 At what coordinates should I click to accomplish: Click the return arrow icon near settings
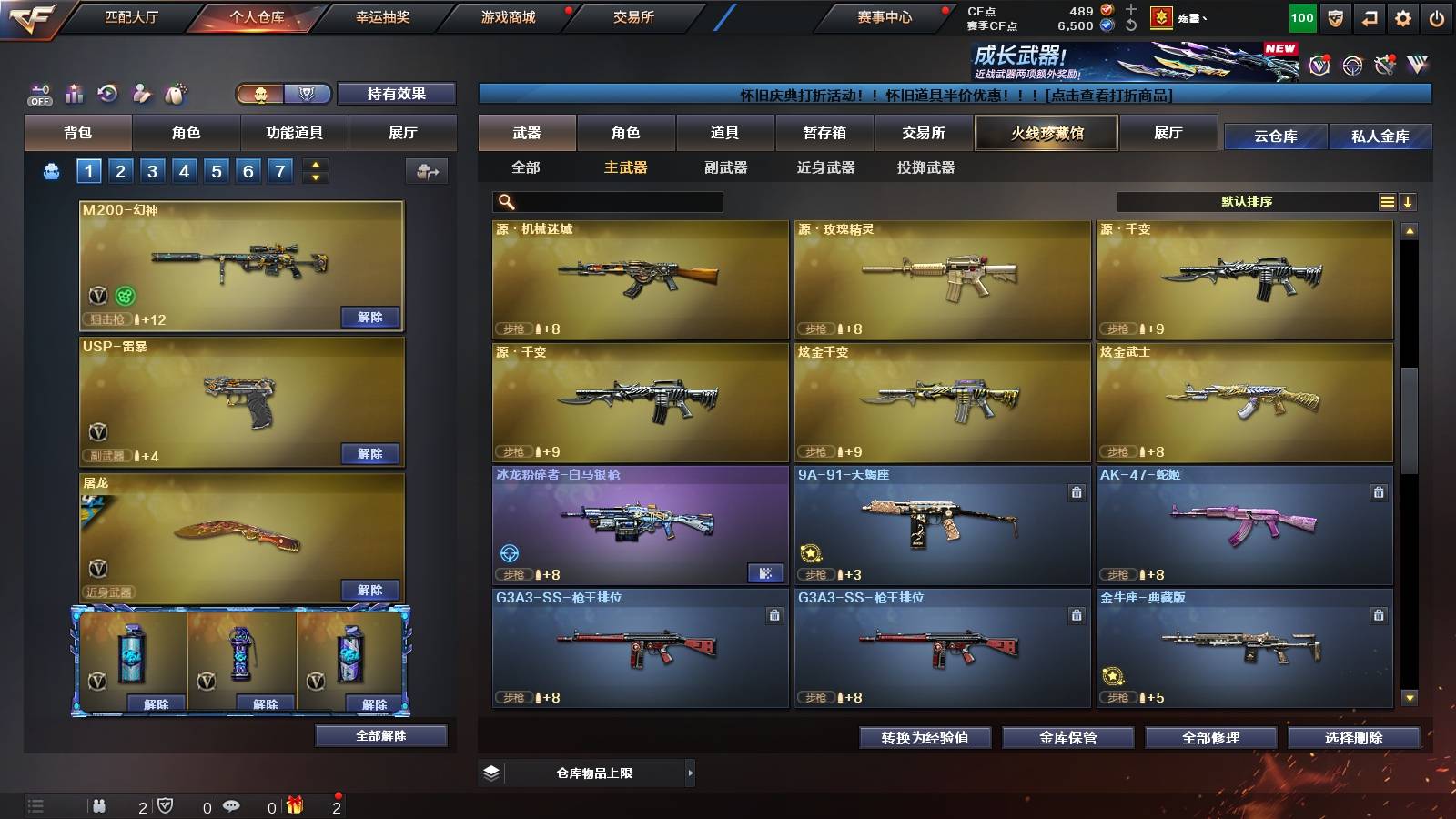pos(1368,18)
